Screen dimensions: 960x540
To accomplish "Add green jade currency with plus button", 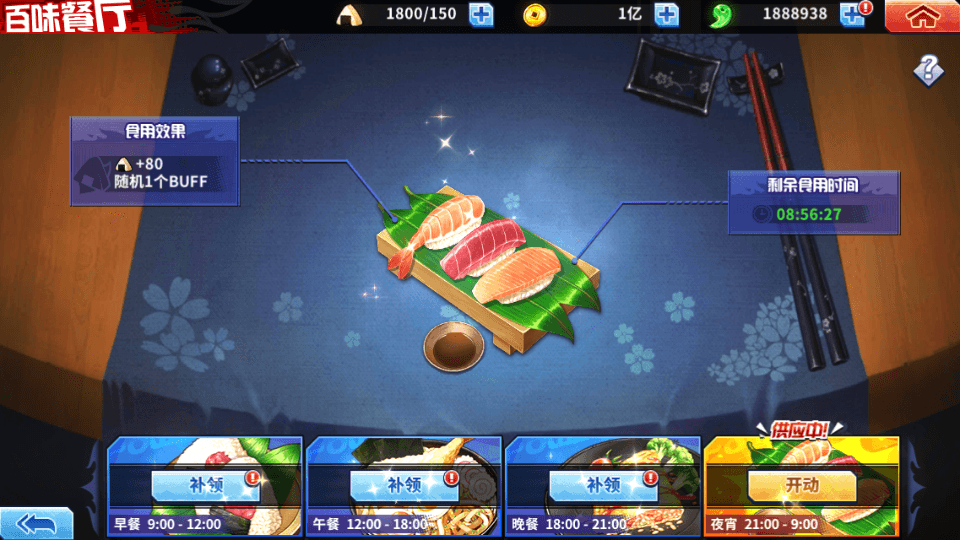I will (852, 15).
